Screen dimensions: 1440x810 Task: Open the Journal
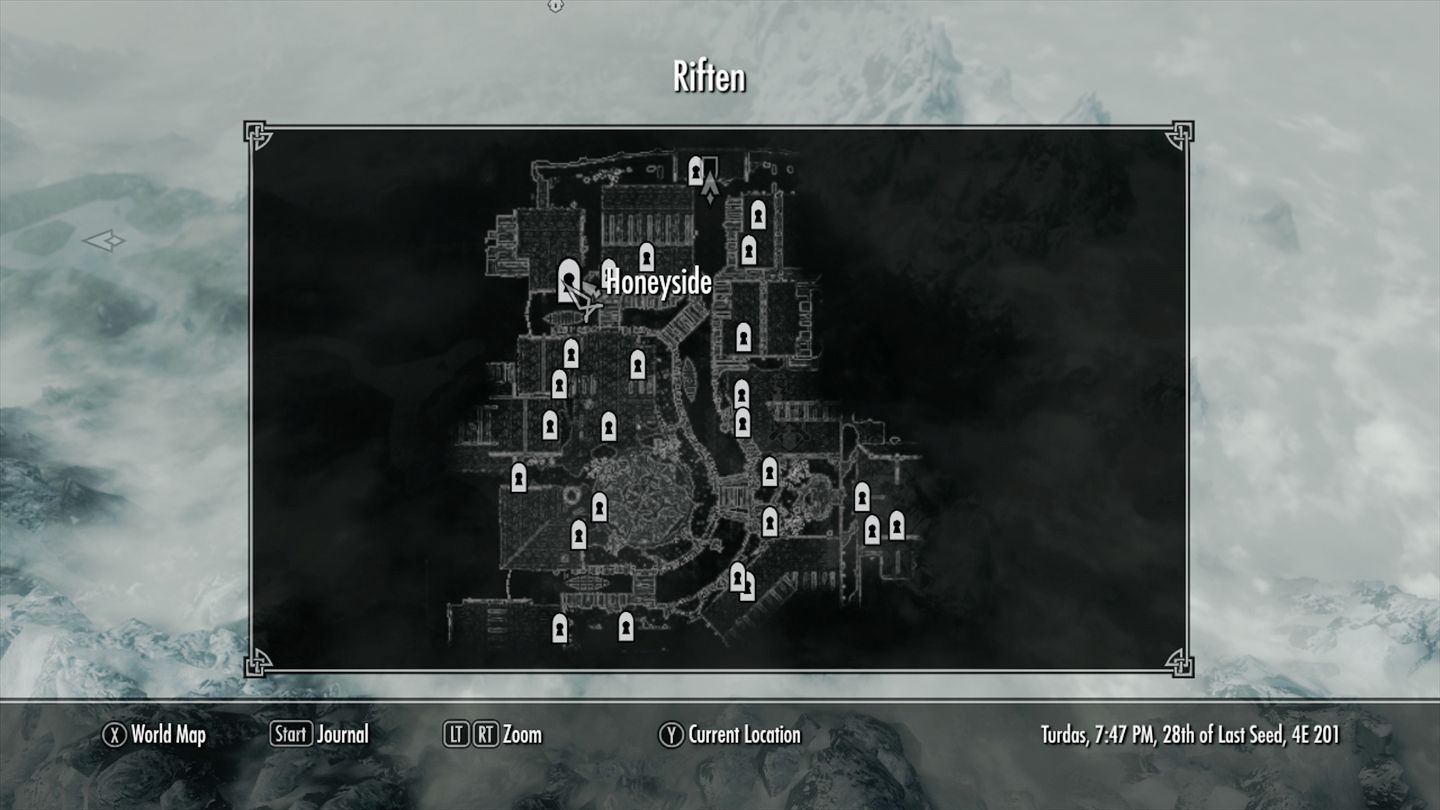pyautogui.click(x=319, y=735)
